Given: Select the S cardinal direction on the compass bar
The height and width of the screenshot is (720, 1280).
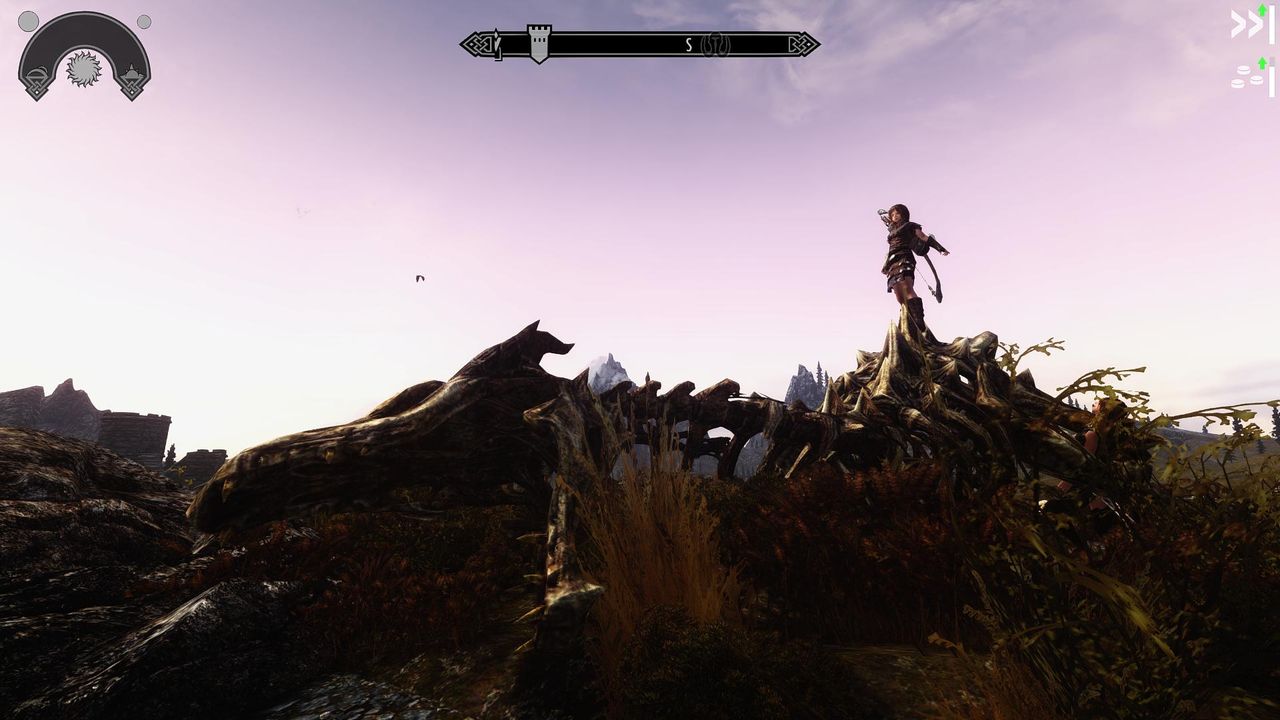Looking at the screenshot, I should pos(687,44).
